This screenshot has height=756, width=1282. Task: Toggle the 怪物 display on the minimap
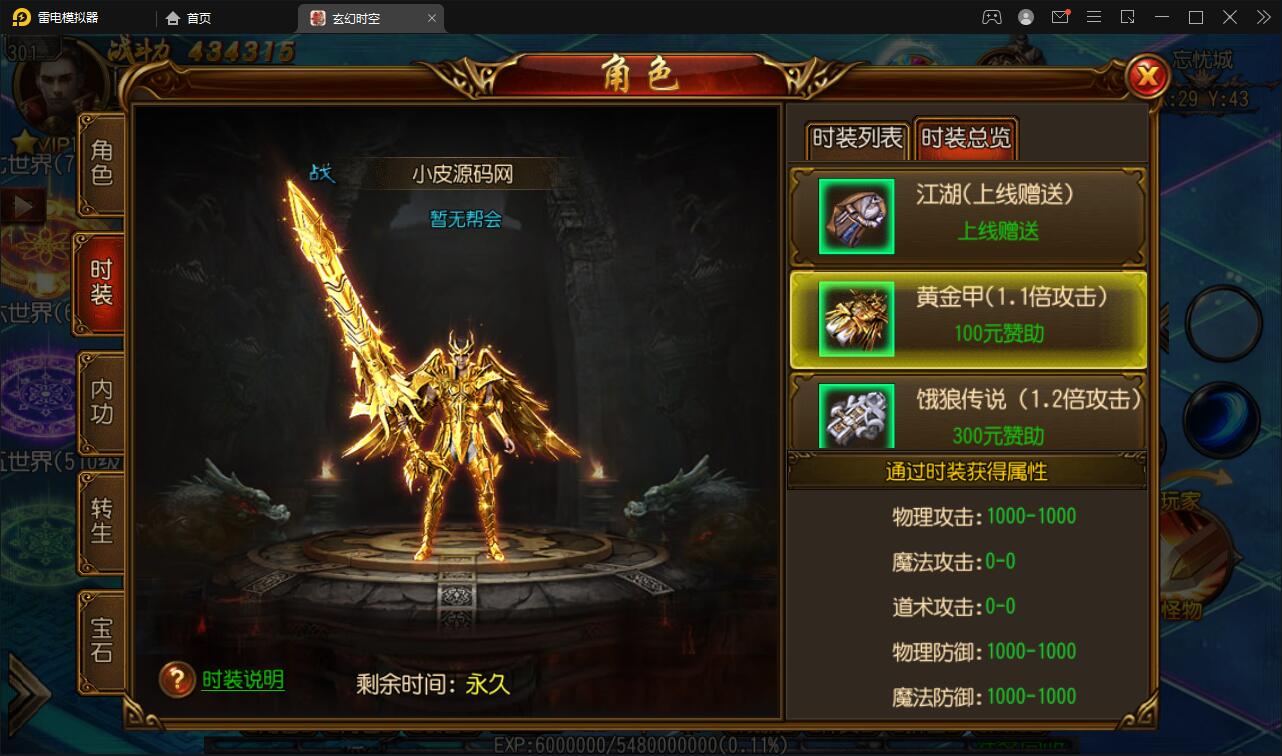[x=1183, y=610]
